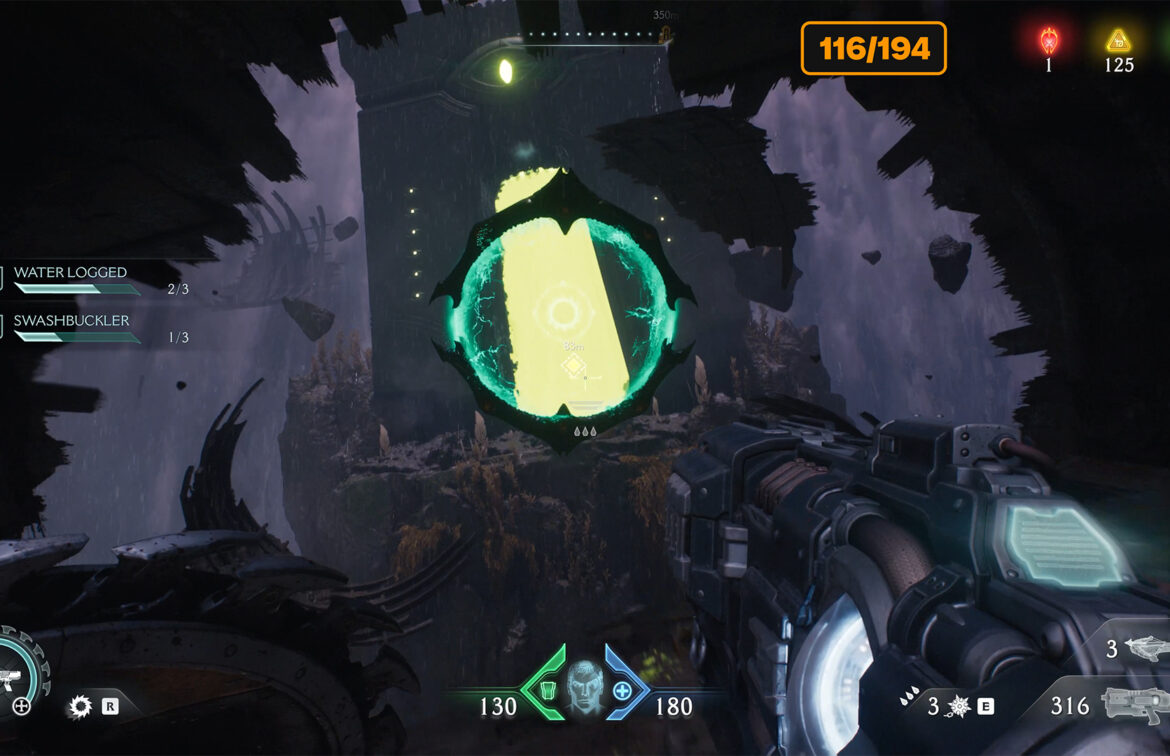Select the secondary weapon icon with 3 ammo
Viewport: 1170px width, 756px height.
[1144, 649]
